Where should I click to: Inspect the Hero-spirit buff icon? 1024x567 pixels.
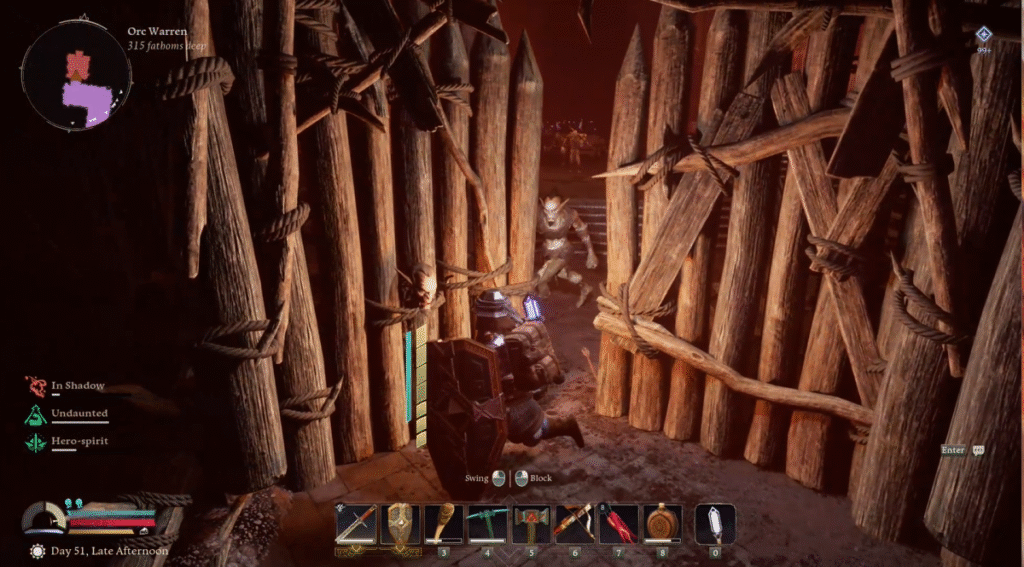click(x=37, y=441)
